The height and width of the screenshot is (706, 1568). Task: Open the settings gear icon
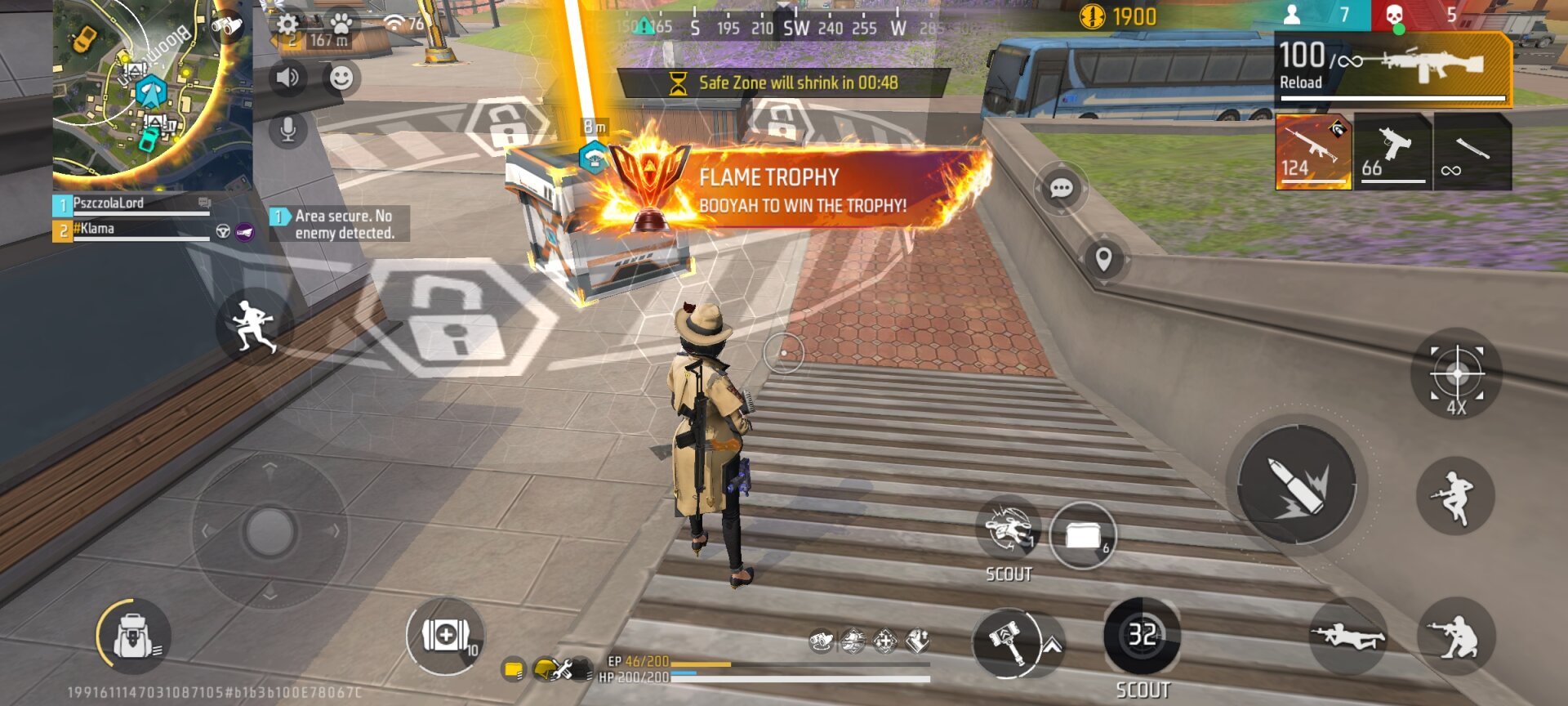point(287,24)
